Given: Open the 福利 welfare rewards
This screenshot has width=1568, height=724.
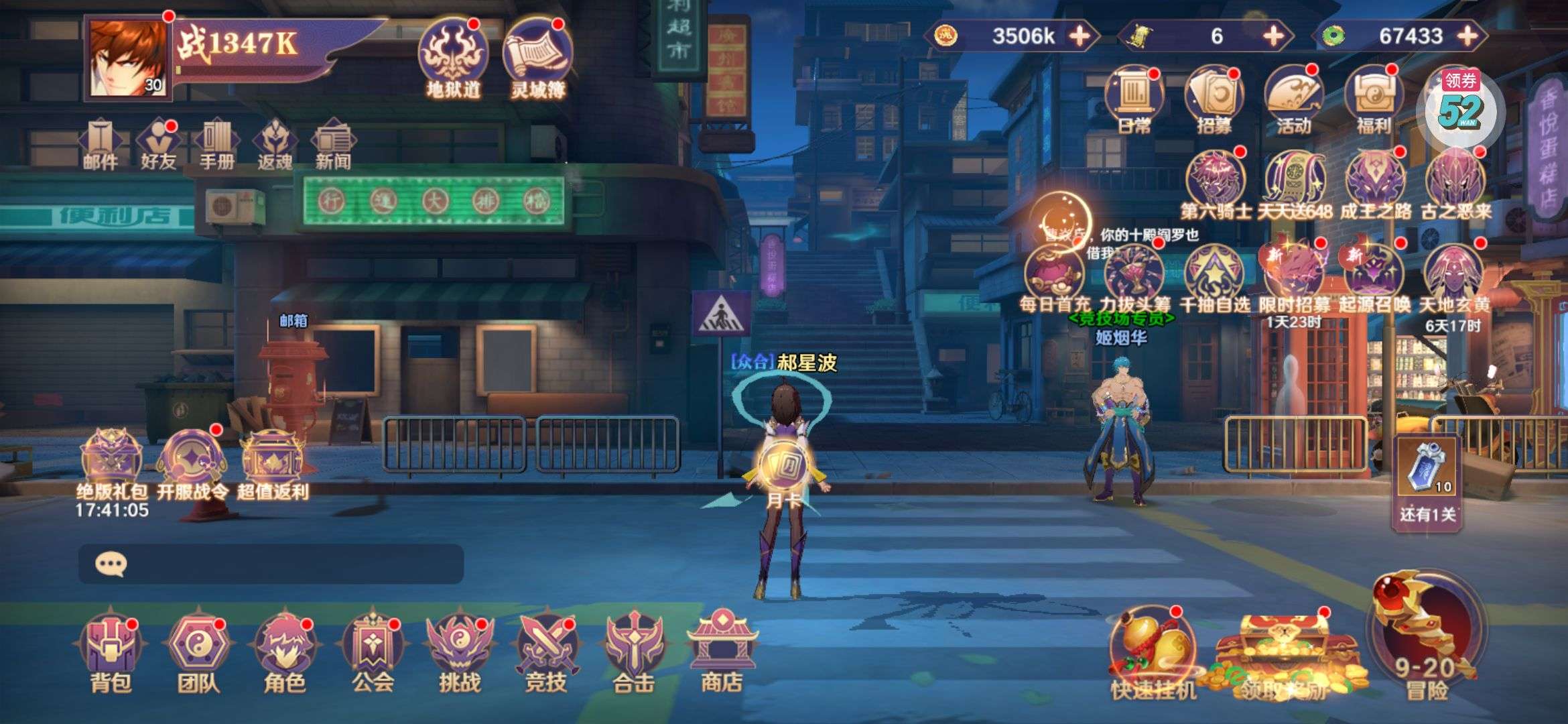Looking at the screenshot, I should click(1373, 101).
